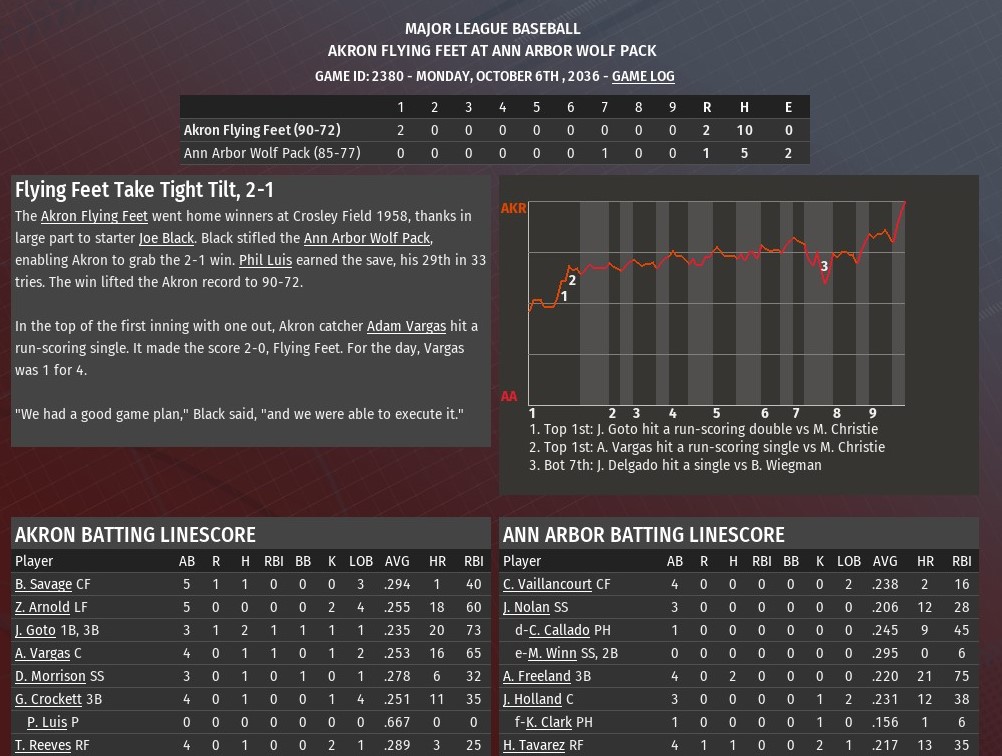Open G. Crockett's player profile
1002x756 pixels.
point(48,699)
